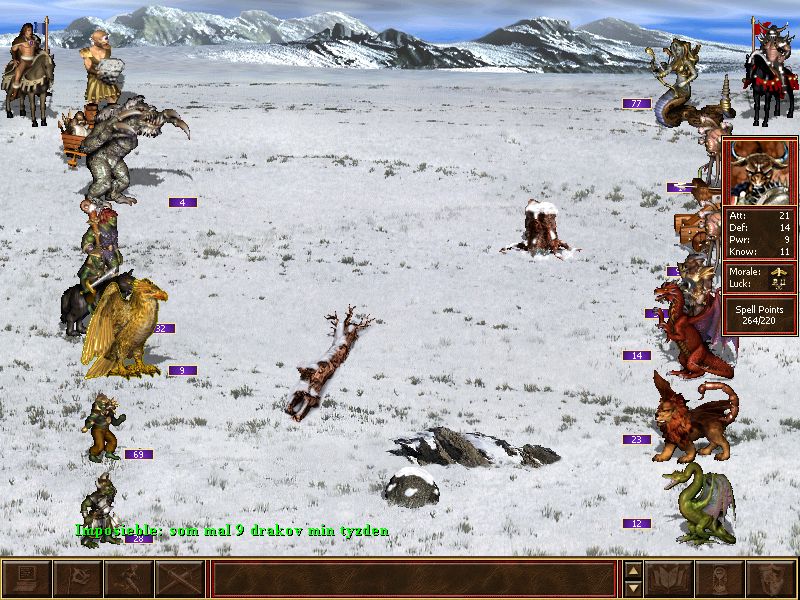Toggle auto-combat with the crossed swords button
This screenshot has height=600, width=800.
180,579
